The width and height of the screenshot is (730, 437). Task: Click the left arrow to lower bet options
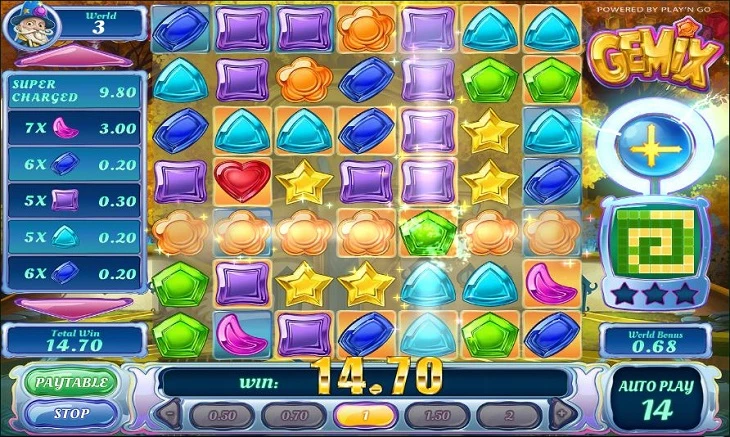coord(169,414)
